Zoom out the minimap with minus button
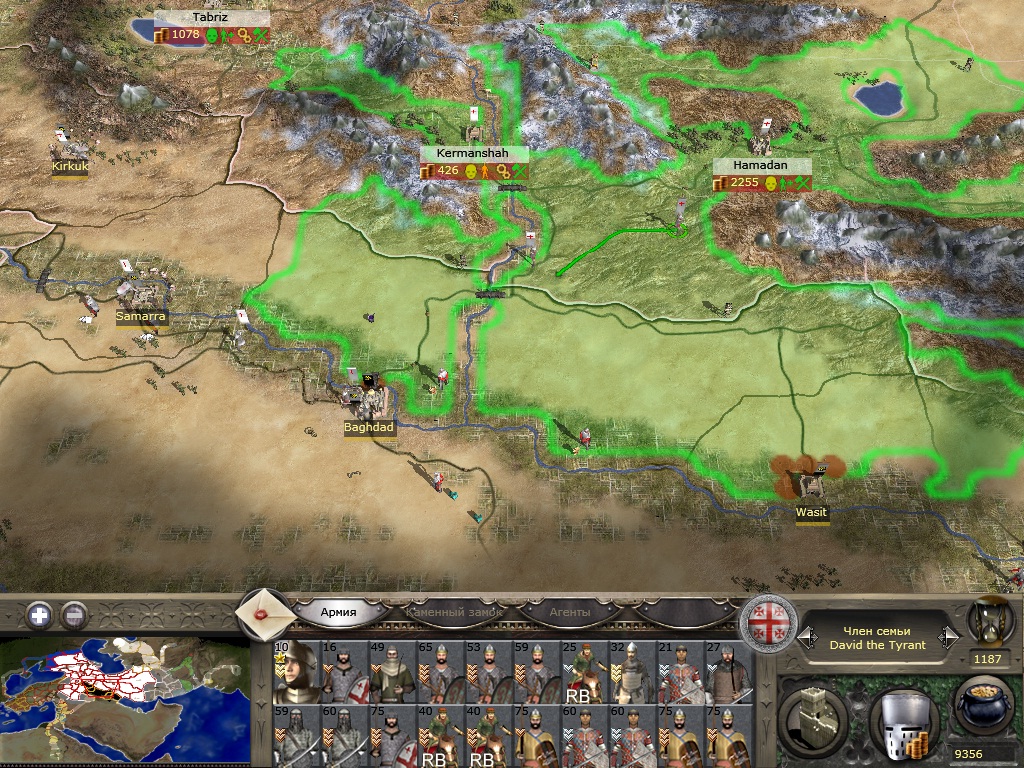This screenshot has width=1024, height=768. coord(74,615)
